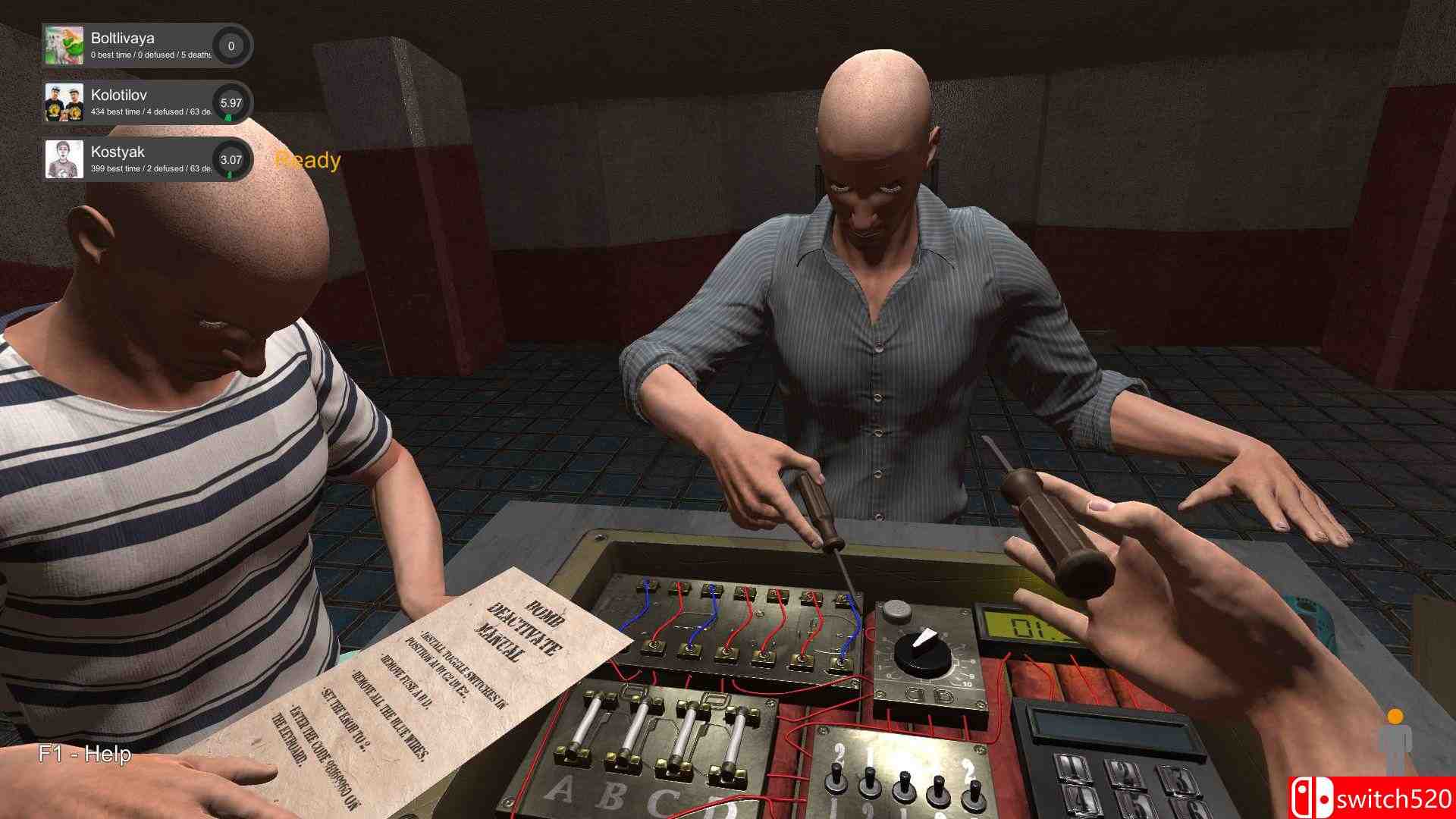Click Boltlivaya's avatar picture
The image size is (1456, 819).
point(64,45)
